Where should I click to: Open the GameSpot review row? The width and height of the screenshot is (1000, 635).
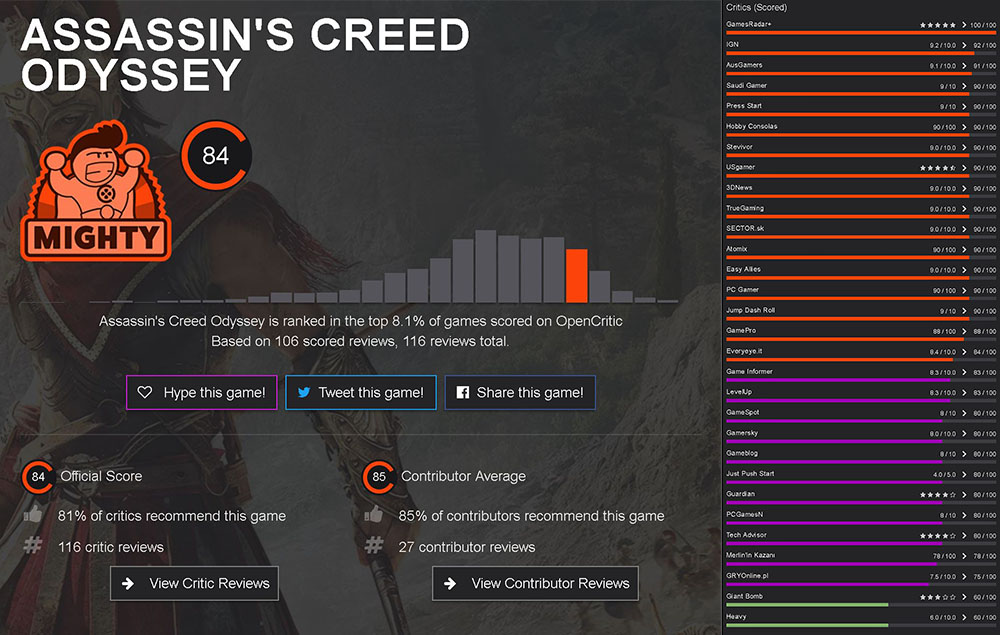860,413
